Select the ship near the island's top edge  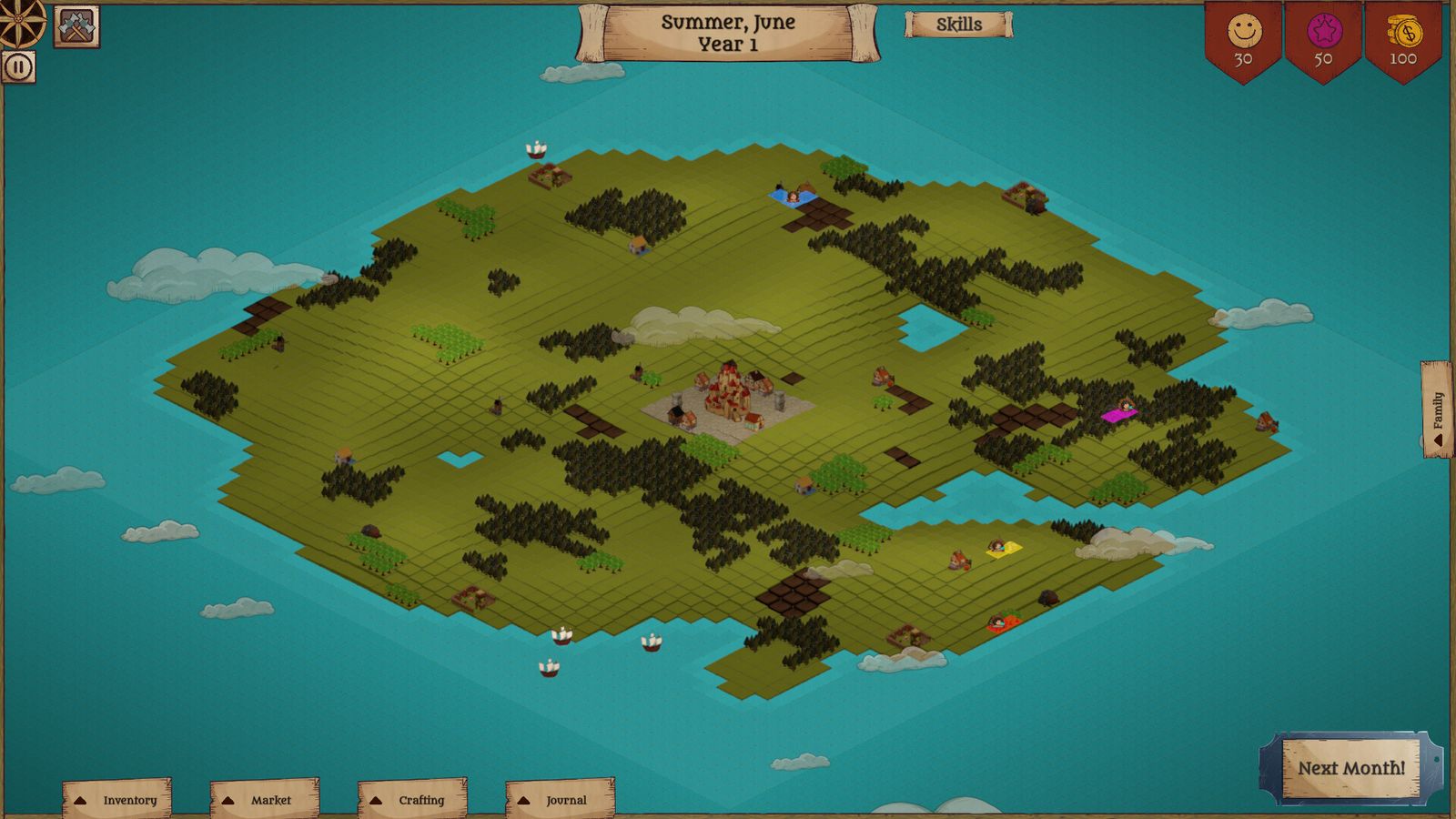pos(535,148)
